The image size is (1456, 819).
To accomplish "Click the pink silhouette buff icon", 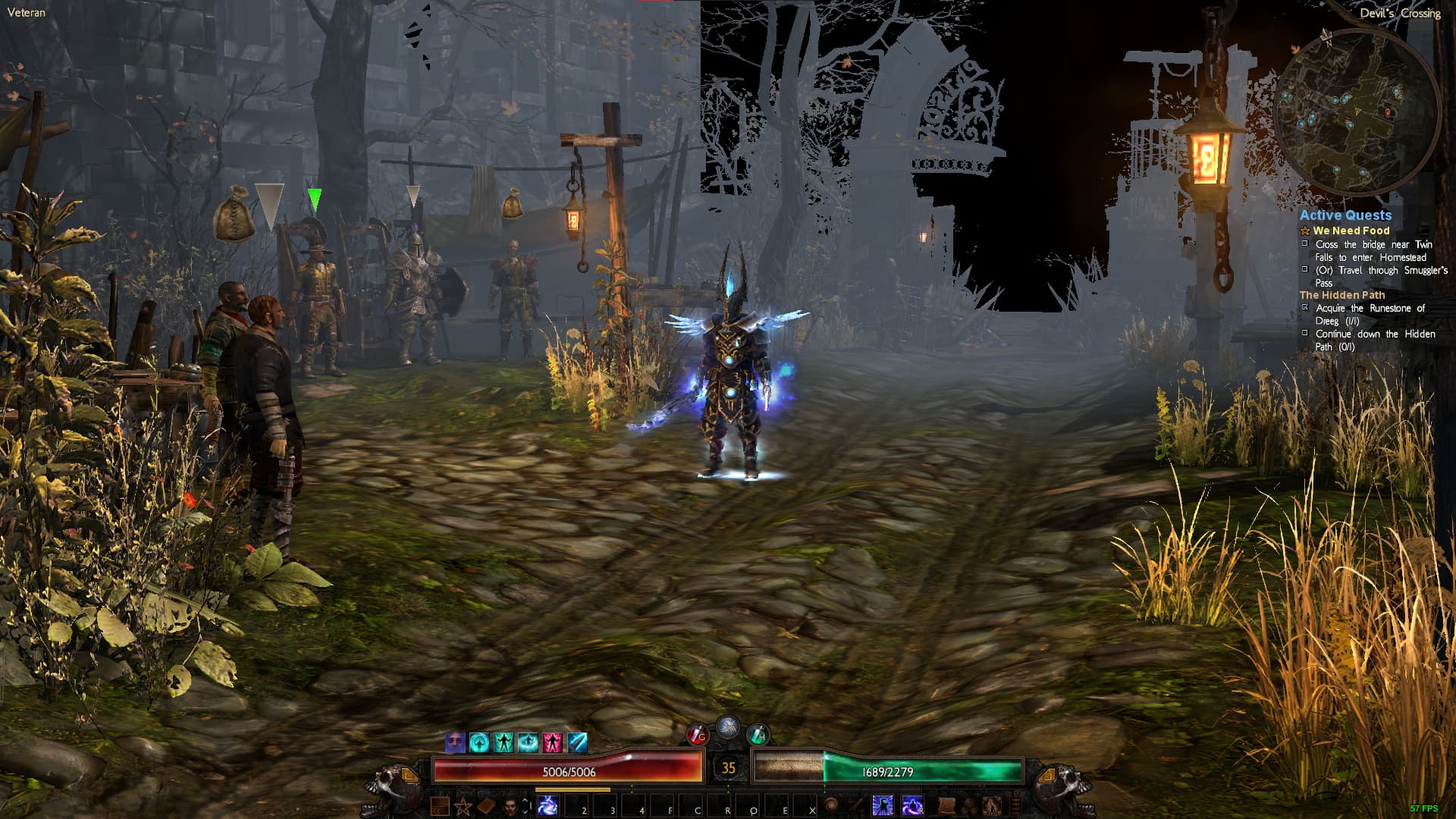I will tap(552, 742).
